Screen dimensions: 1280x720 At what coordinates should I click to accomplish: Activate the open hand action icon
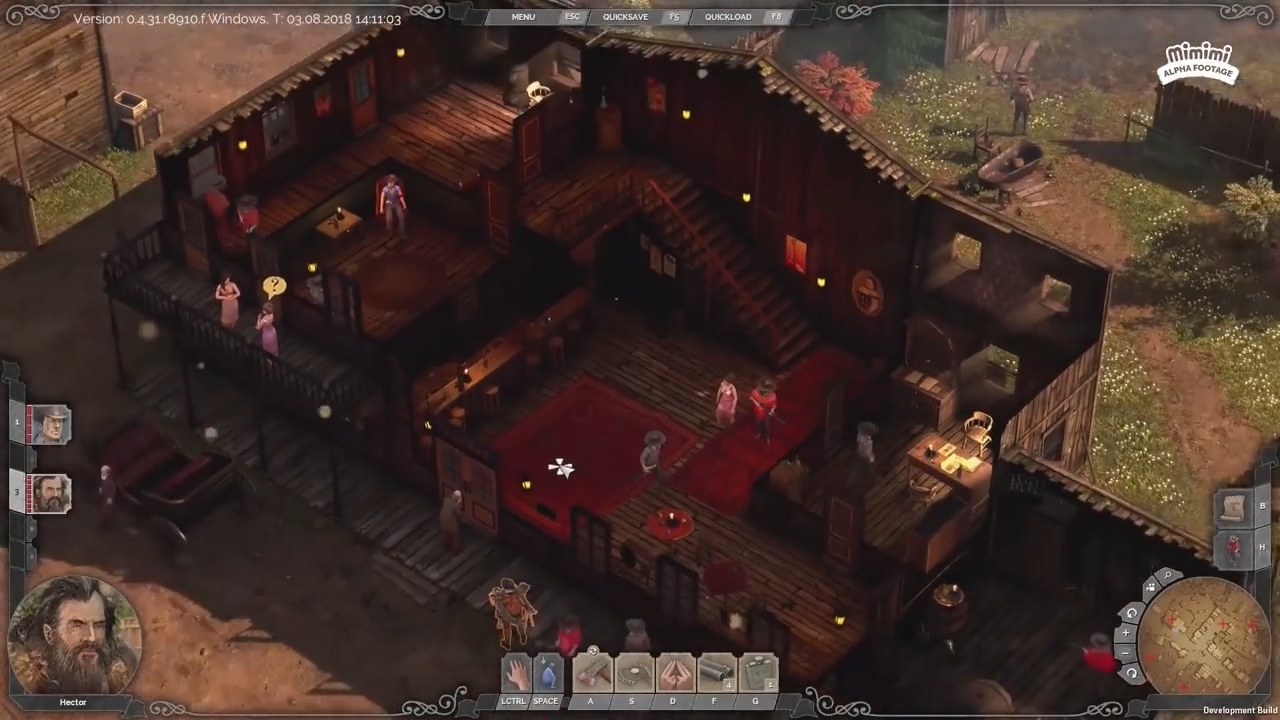click(x=516, y=674)
